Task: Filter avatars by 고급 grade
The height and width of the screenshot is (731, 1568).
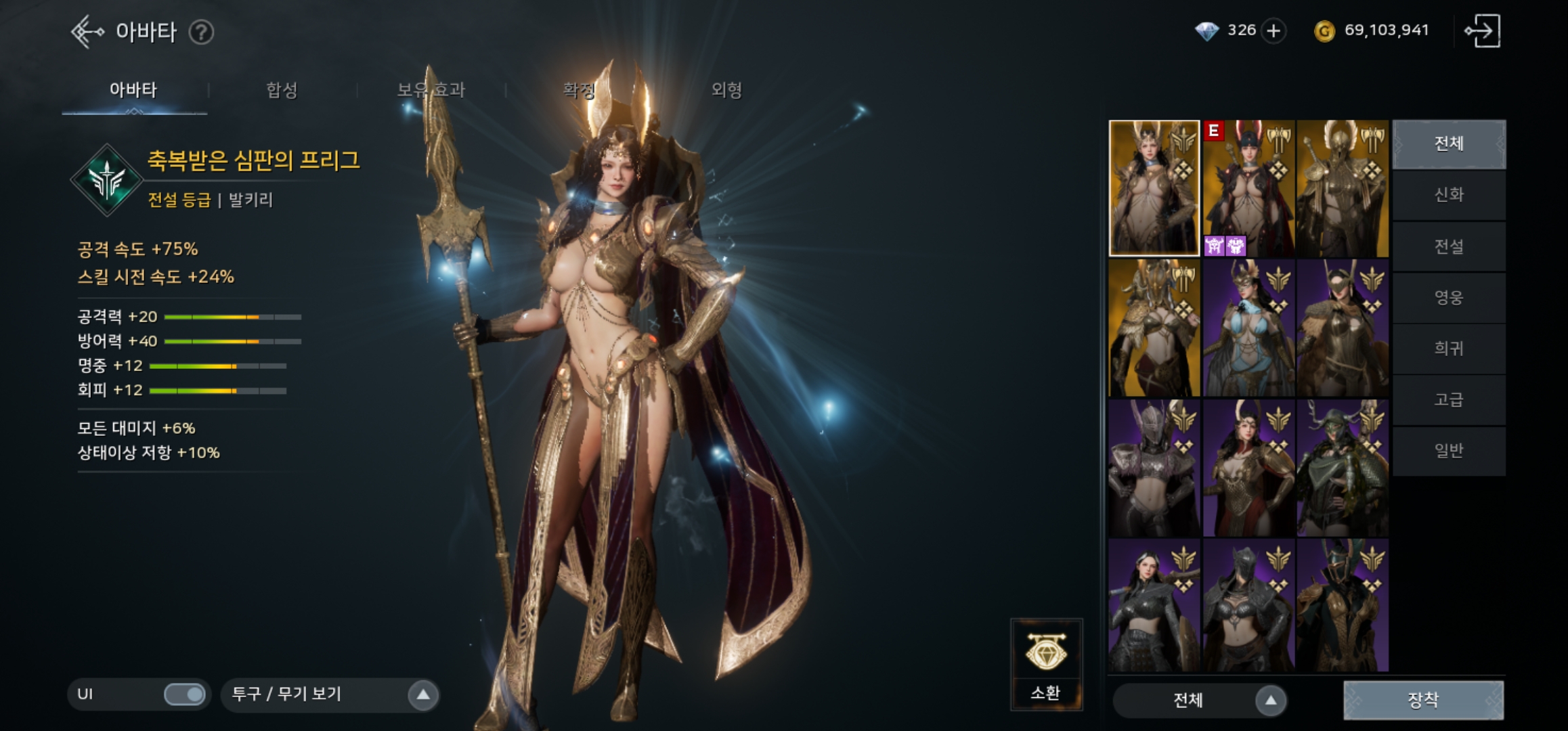Action: pos(1449,399)
